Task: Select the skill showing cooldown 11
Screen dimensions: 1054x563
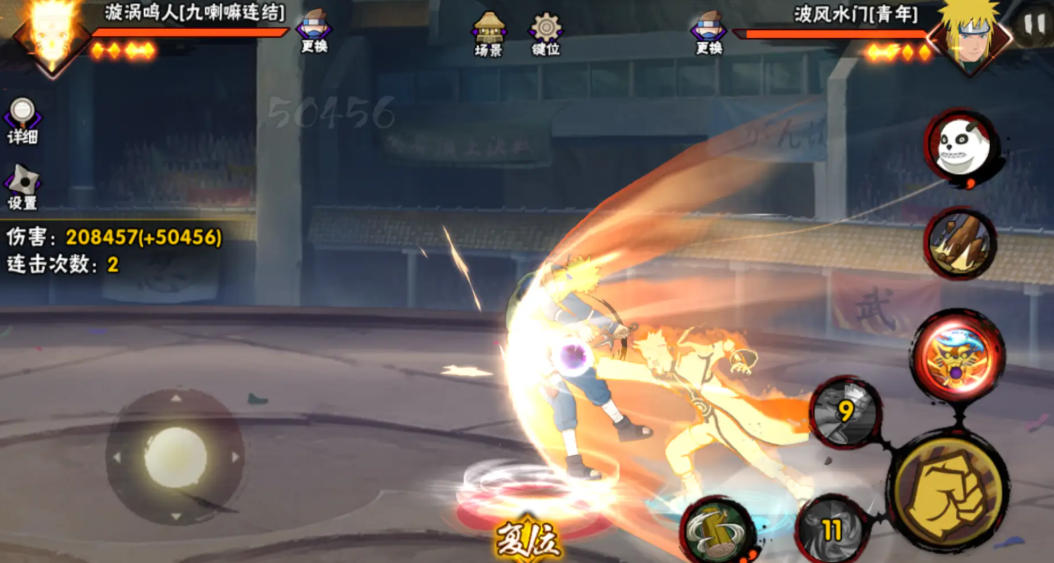Action: [832, 528]
